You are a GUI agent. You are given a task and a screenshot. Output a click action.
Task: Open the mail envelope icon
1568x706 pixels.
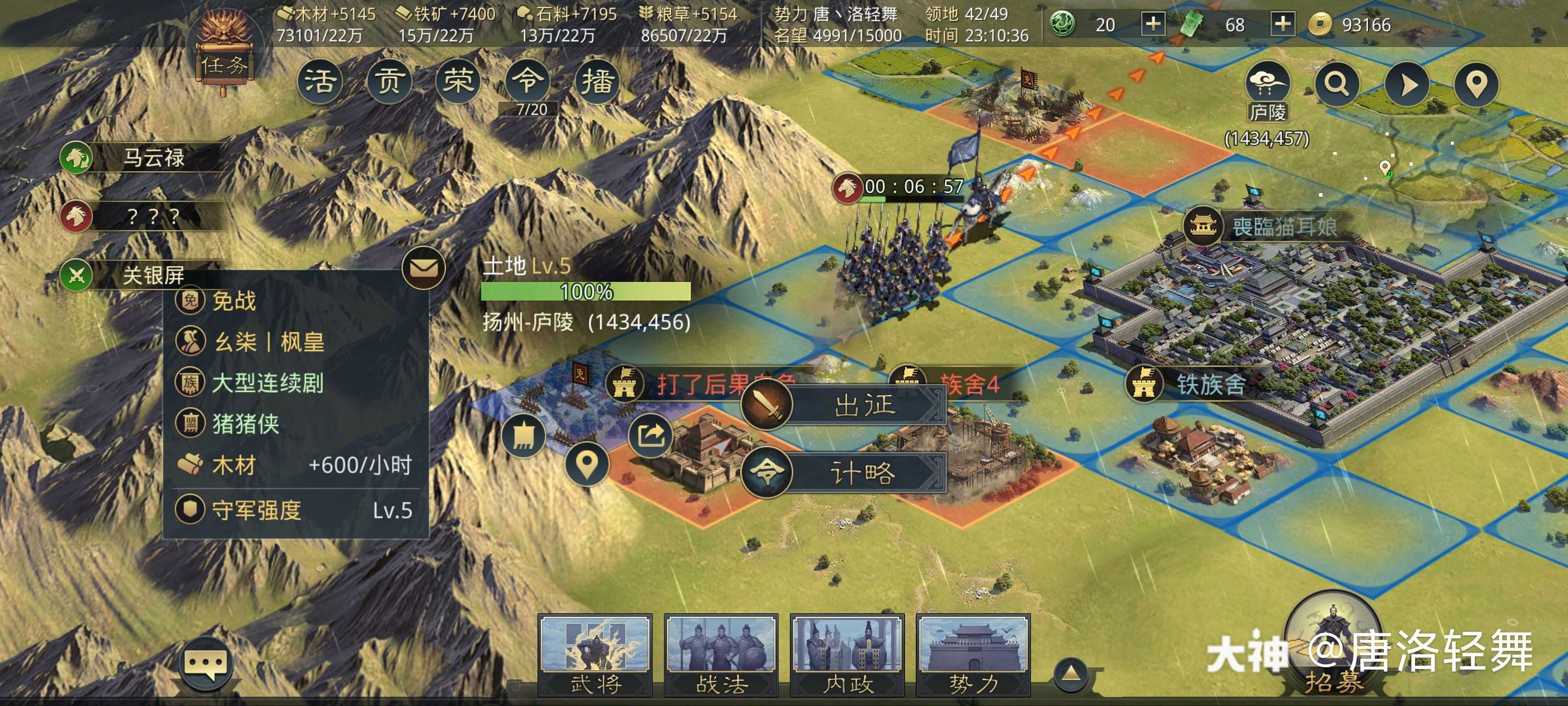tap(424, 268)
